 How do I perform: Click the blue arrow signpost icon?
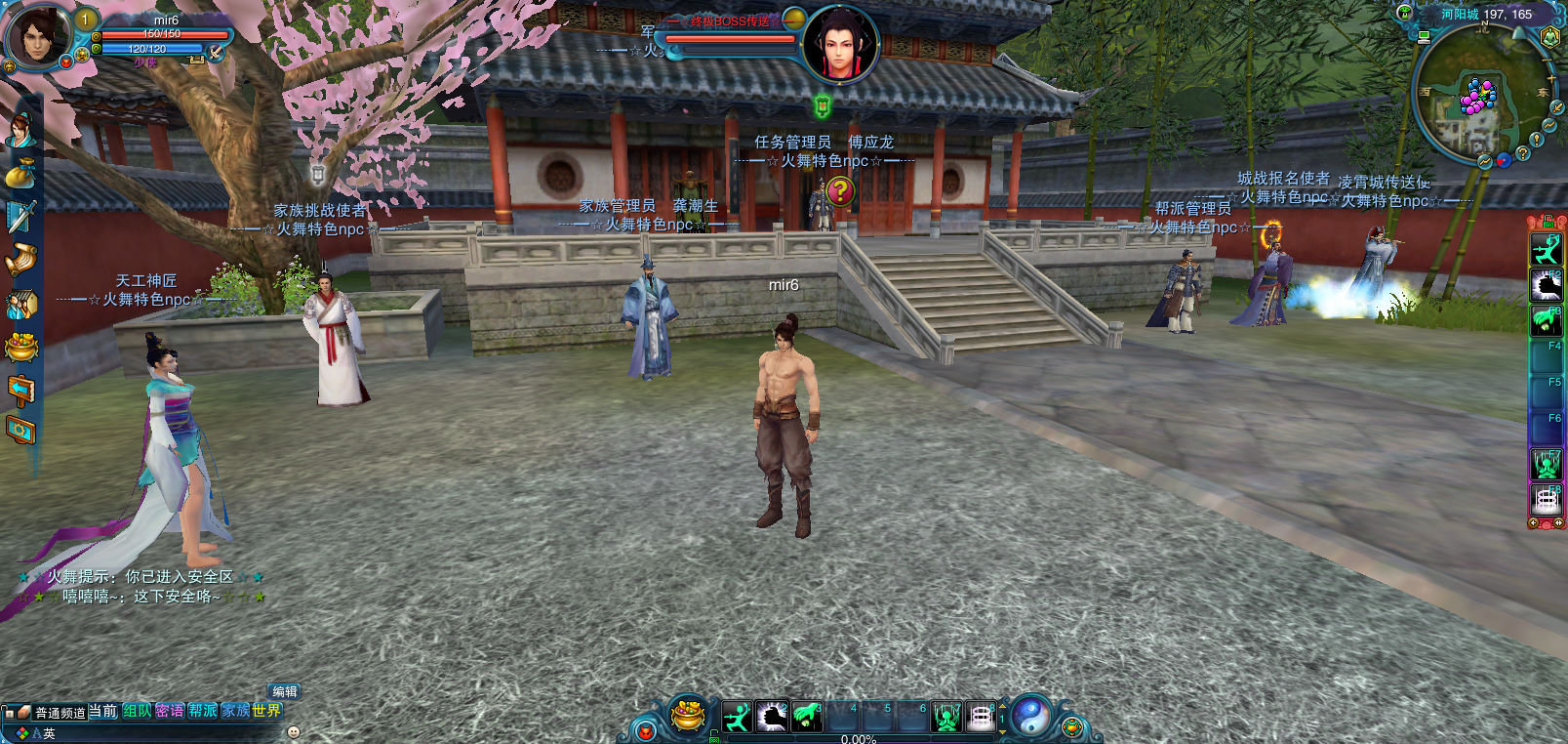point(20,390)
